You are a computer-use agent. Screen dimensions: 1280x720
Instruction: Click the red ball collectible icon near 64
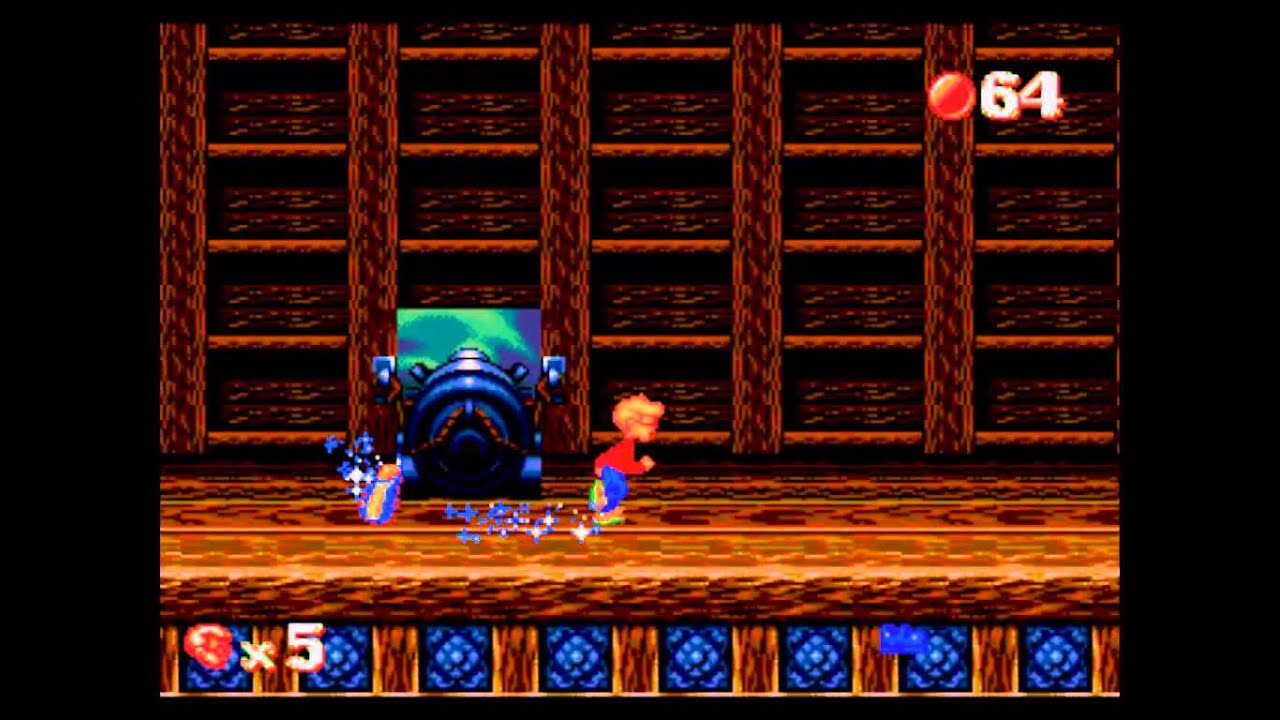950,95
